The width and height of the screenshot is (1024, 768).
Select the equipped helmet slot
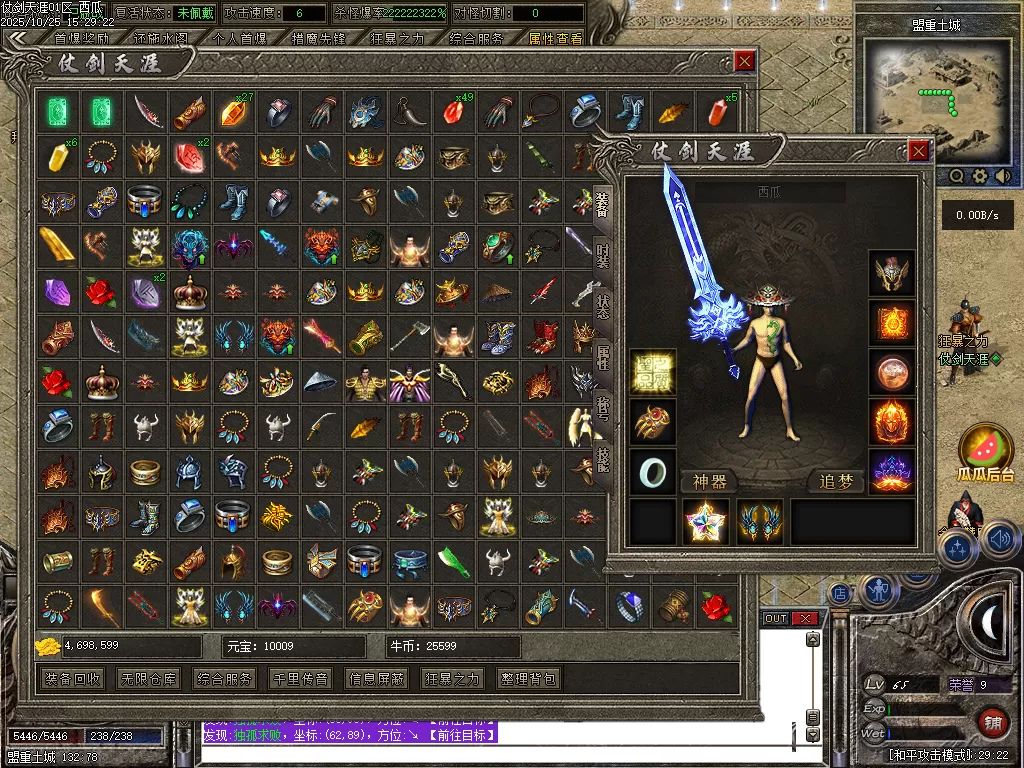[x=891, y=273]
